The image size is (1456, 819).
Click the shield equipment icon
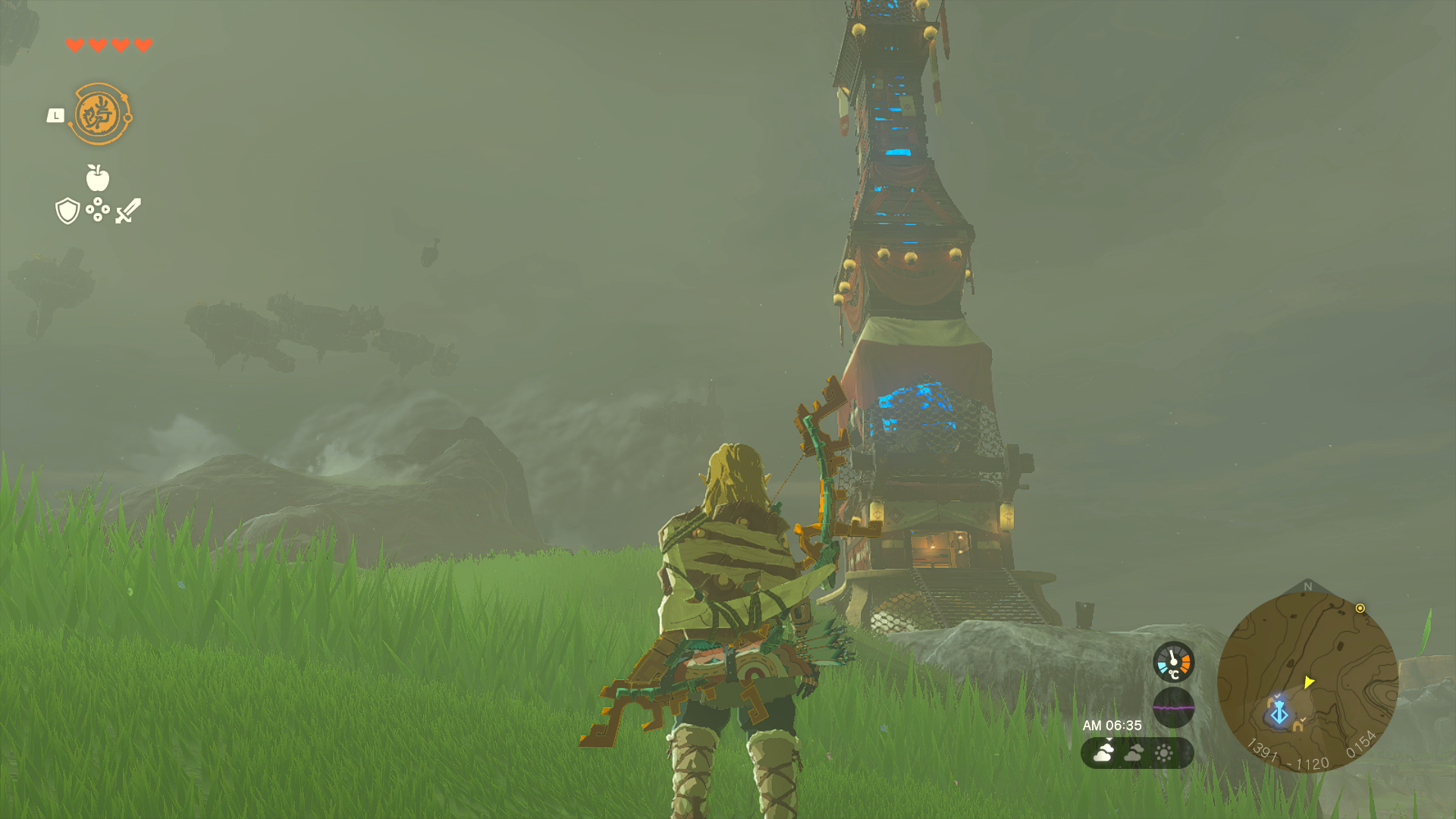[x=67, y=210]
